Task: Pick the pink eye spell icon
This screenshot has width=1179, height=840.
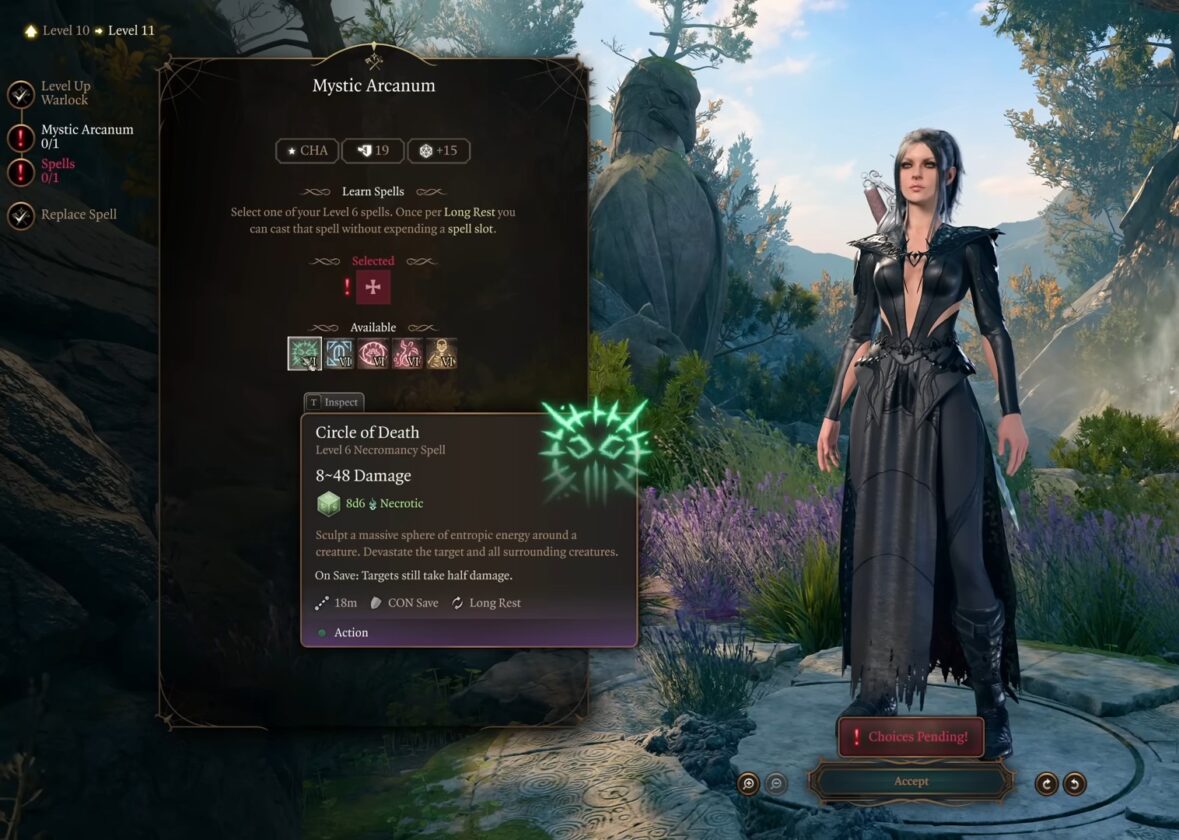Action: [x=373, y=353]
